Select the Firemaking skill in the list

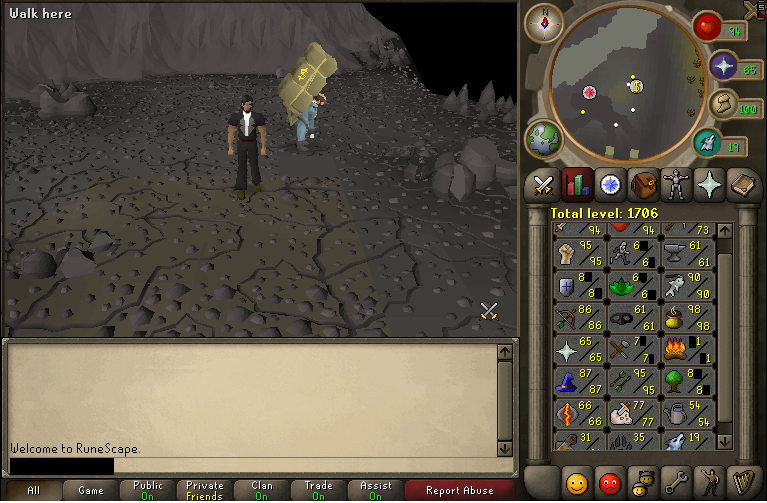click(x=689, y=351)
